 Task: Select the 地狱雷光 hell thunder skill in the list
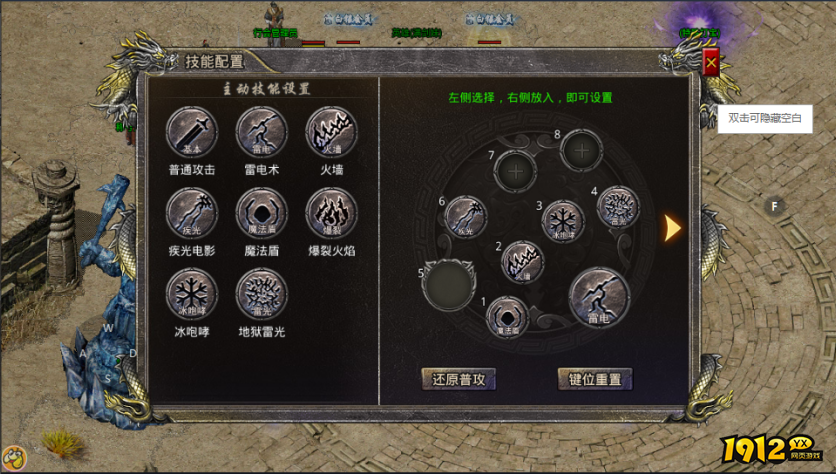point(261,294)
